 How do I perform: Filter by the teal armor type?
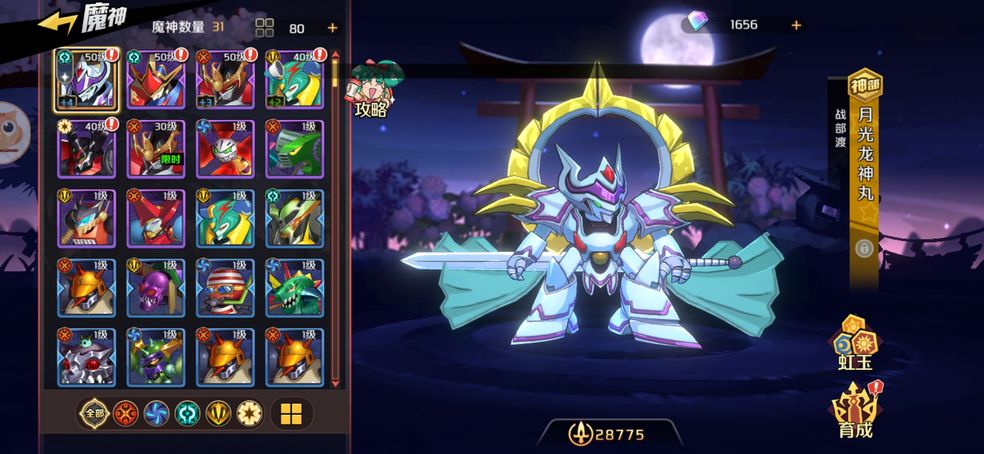(x=188, y=414)
